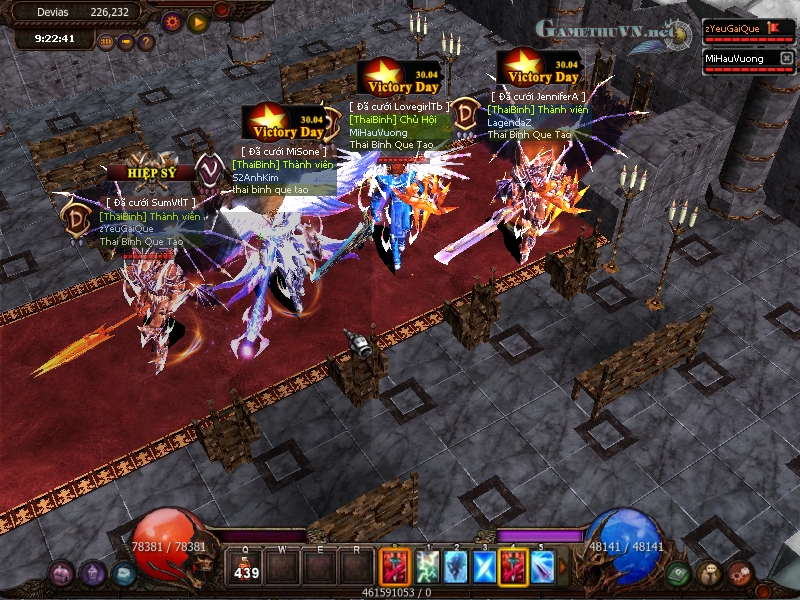This screenshot has height=600, width=800.
Task: Expand the skill bar with the orange arrow
Action: [x=562, y=568]
